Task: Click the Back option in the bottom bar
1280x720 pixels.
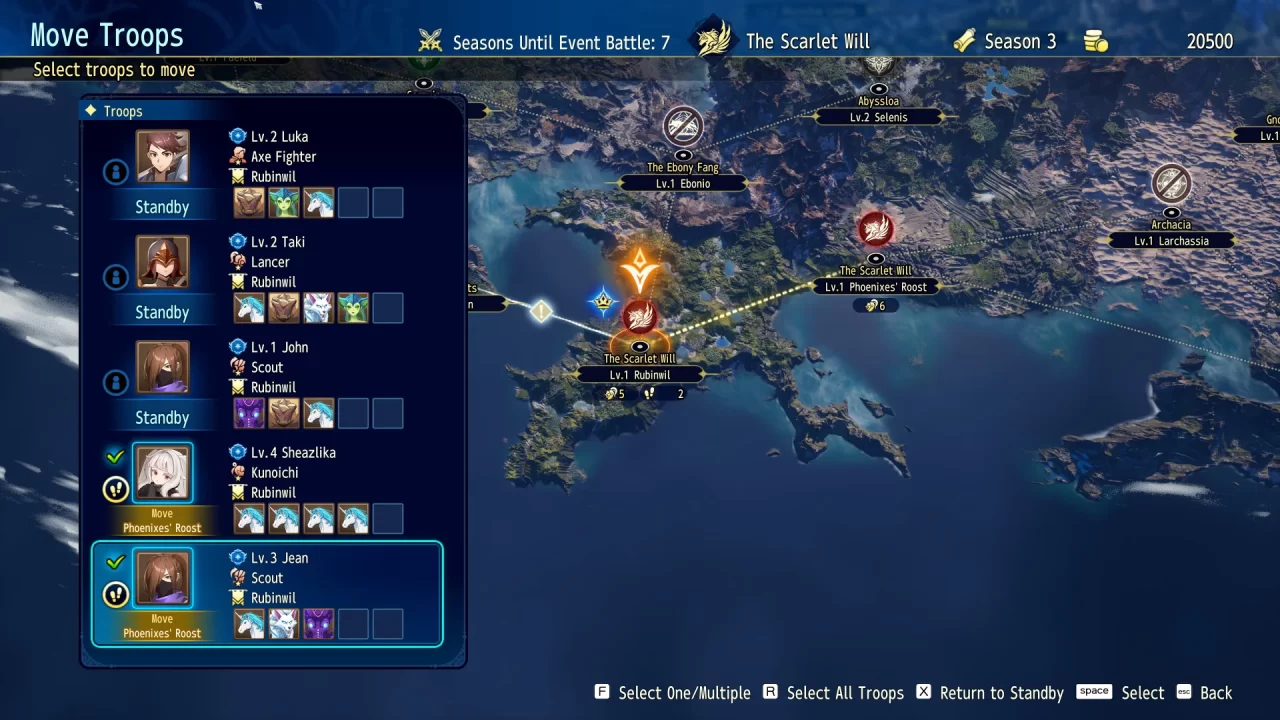Action: [x=1216, y=692]
